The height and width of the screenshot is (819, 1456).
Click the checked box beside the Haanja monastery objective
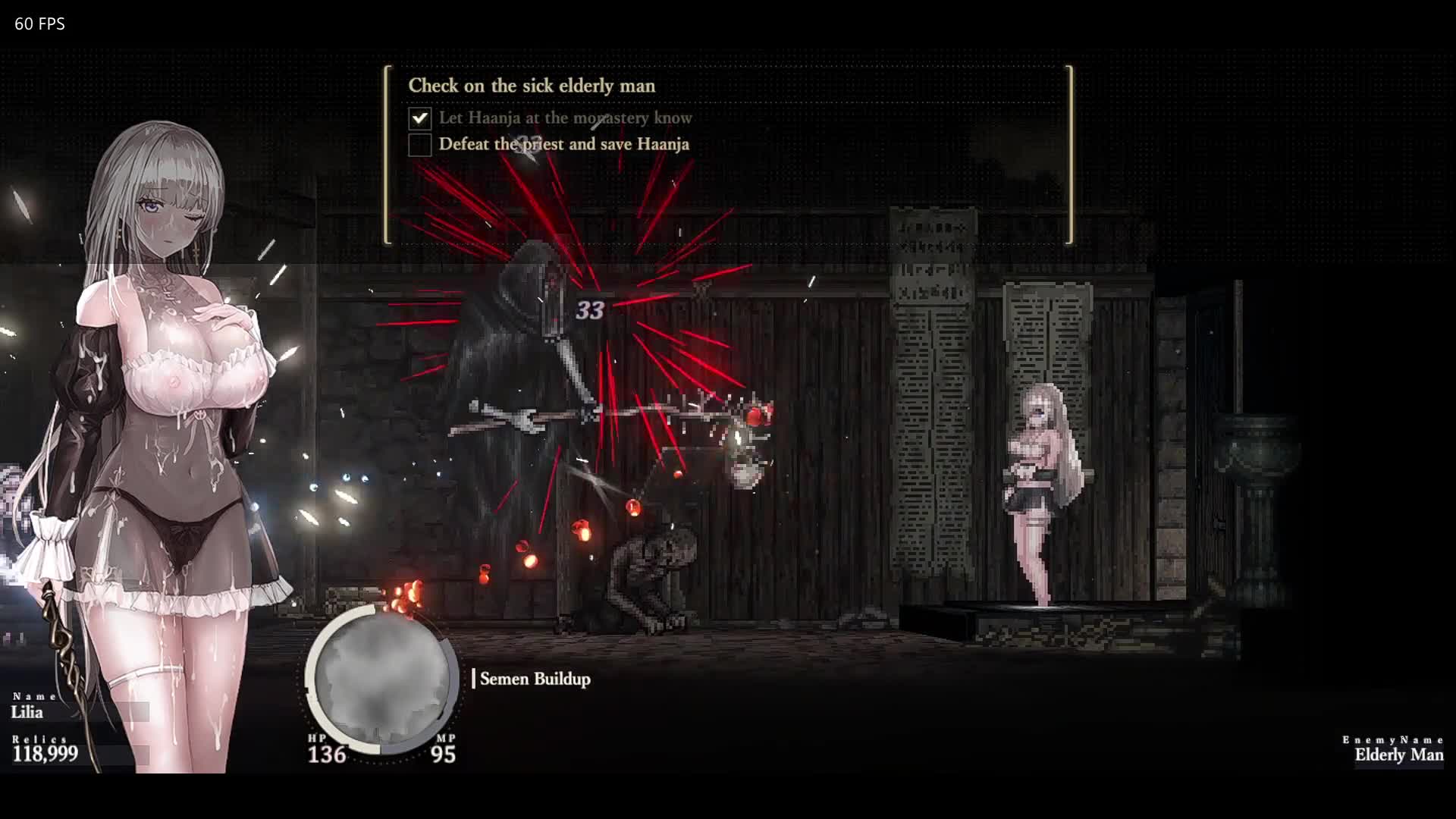point(419,118)
